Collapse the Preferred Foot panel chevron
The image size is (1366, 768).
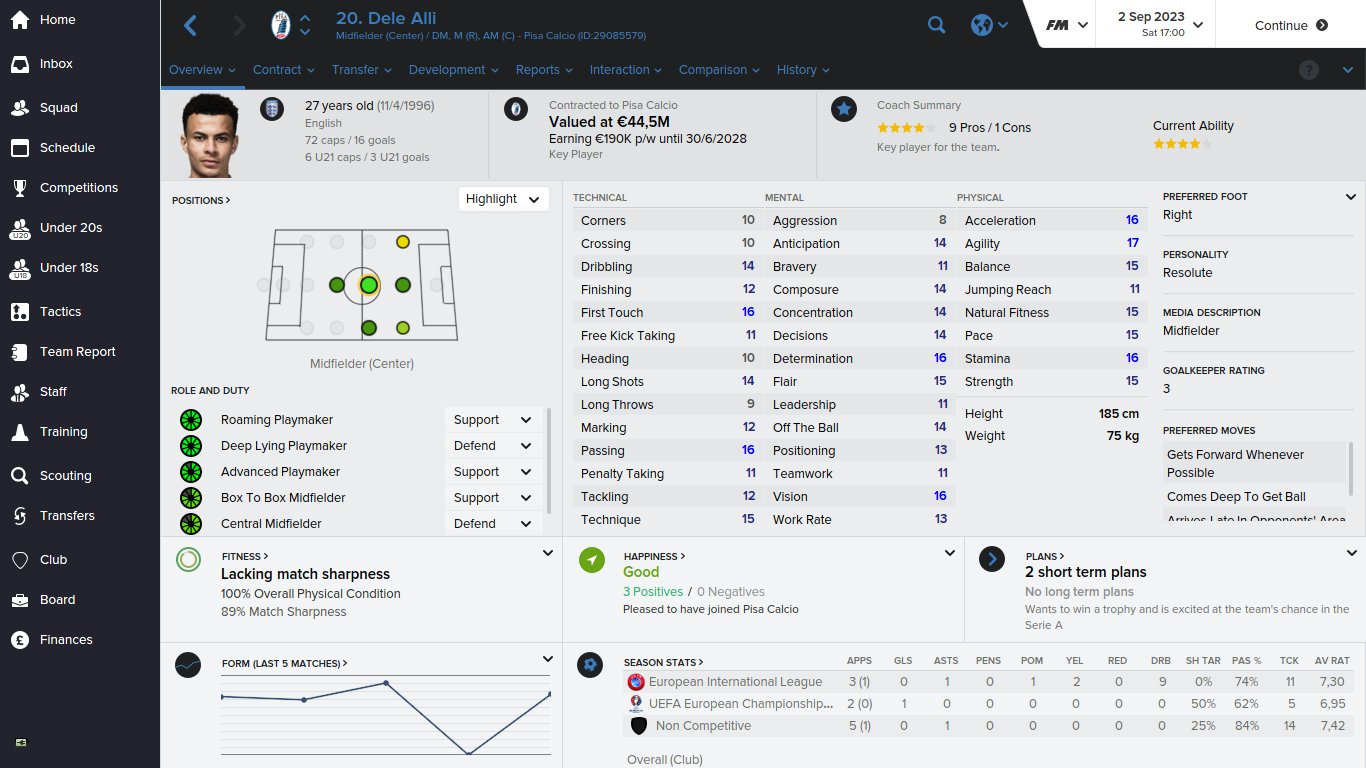[x=1349, y=197]
